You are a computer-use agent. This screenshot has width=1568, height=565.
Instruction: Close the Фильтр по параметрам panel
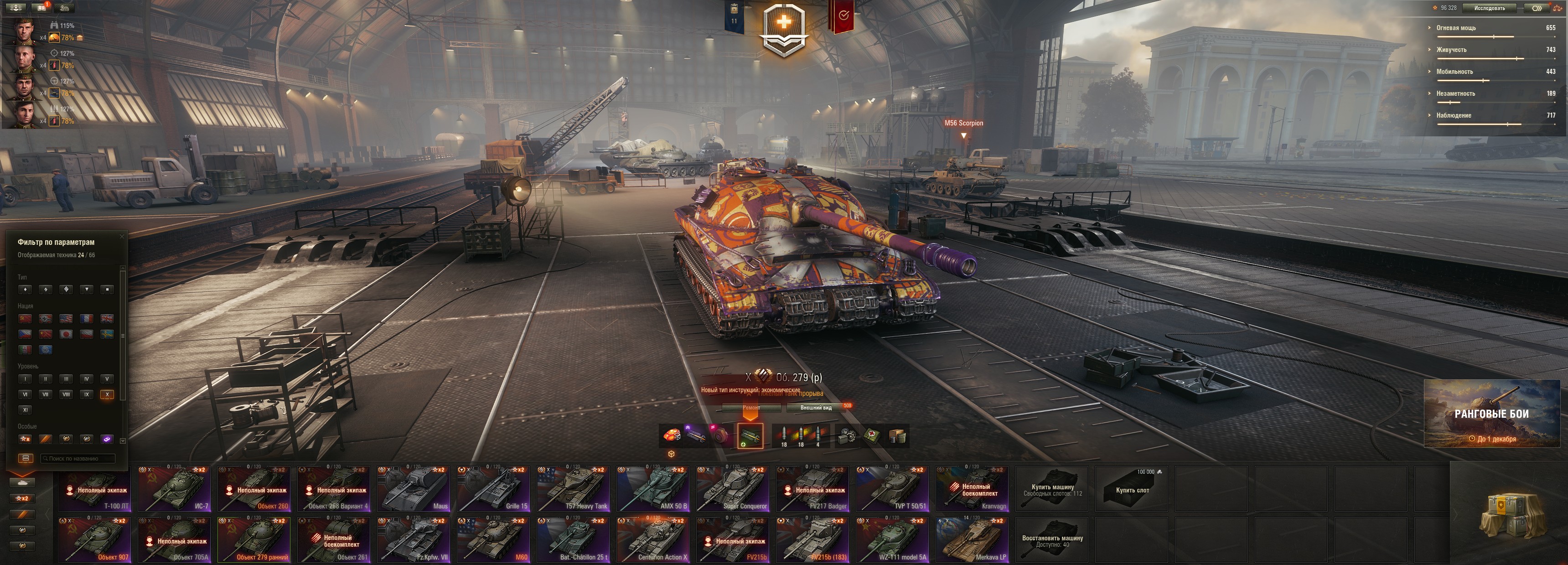(x=122, y=236)
